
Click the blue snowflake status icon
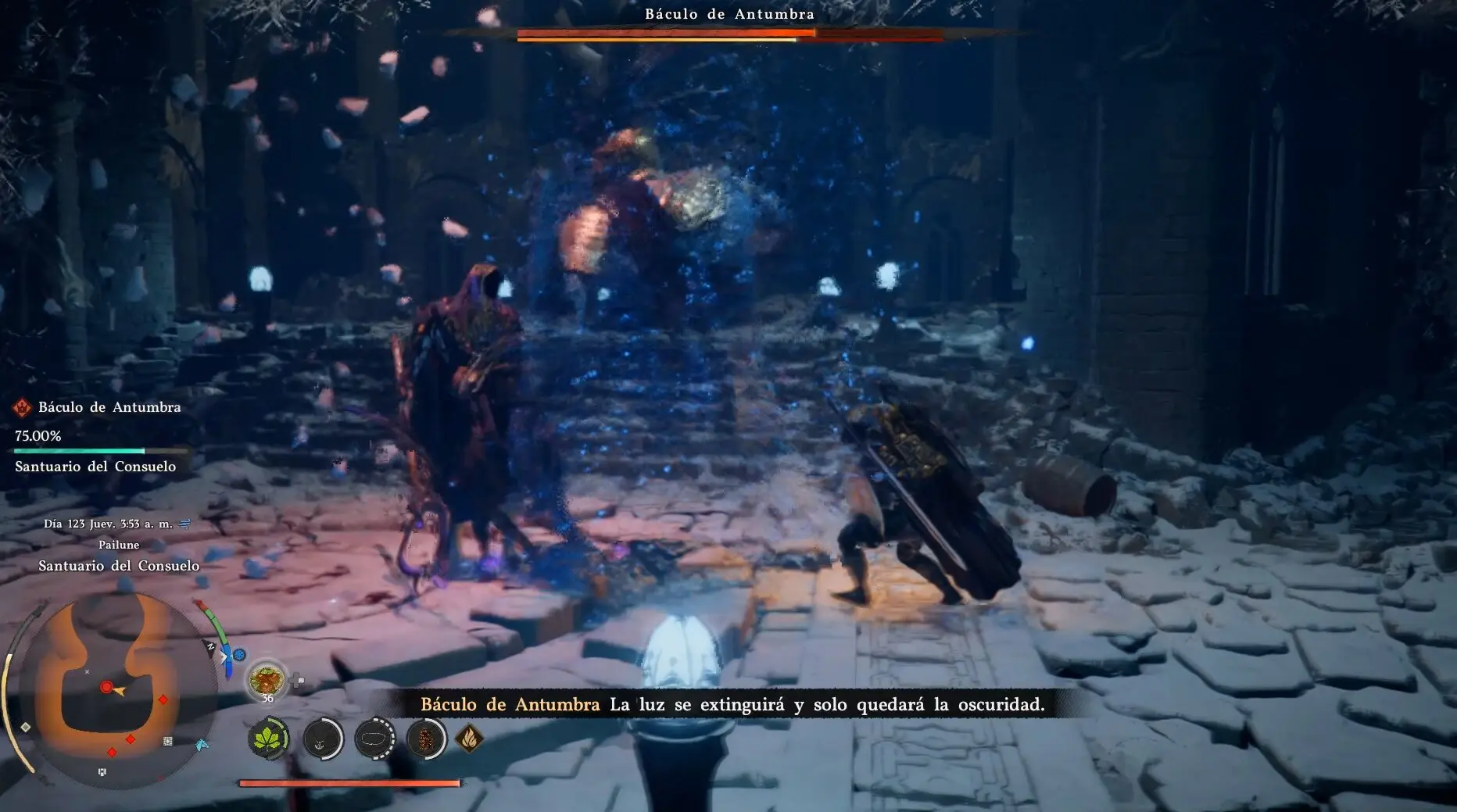pos(239,654)
